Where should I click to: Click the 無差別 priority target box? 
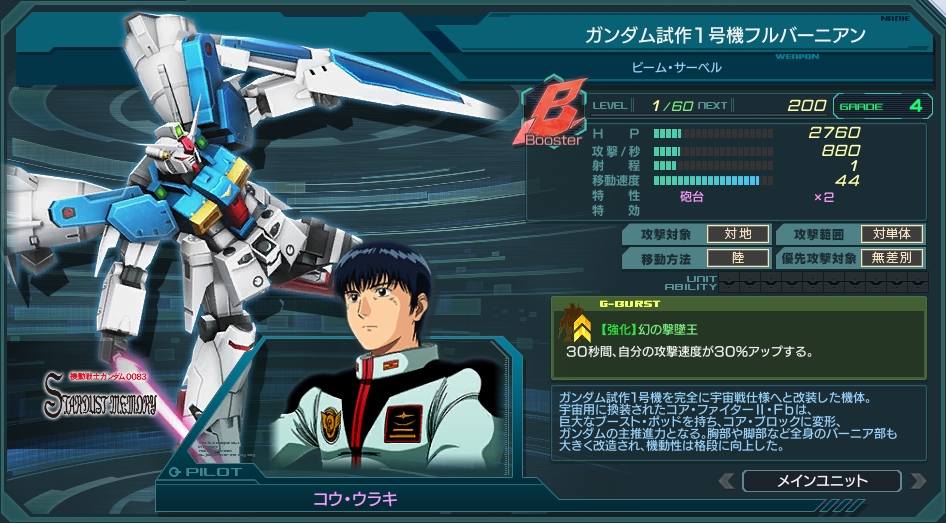pos(891,258)
